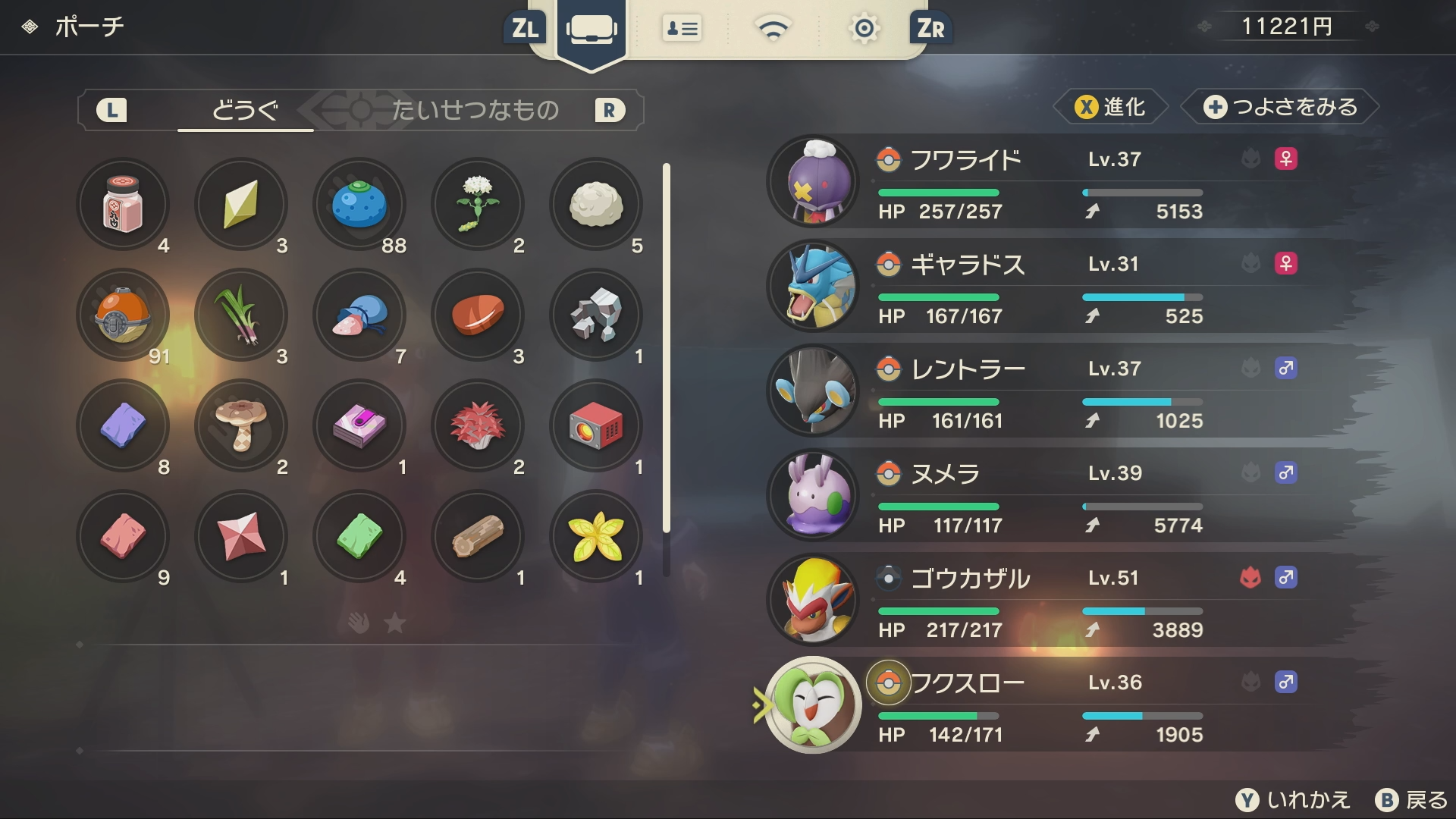
Task: Select the green leek plant slot
Action: click(241, 315)
